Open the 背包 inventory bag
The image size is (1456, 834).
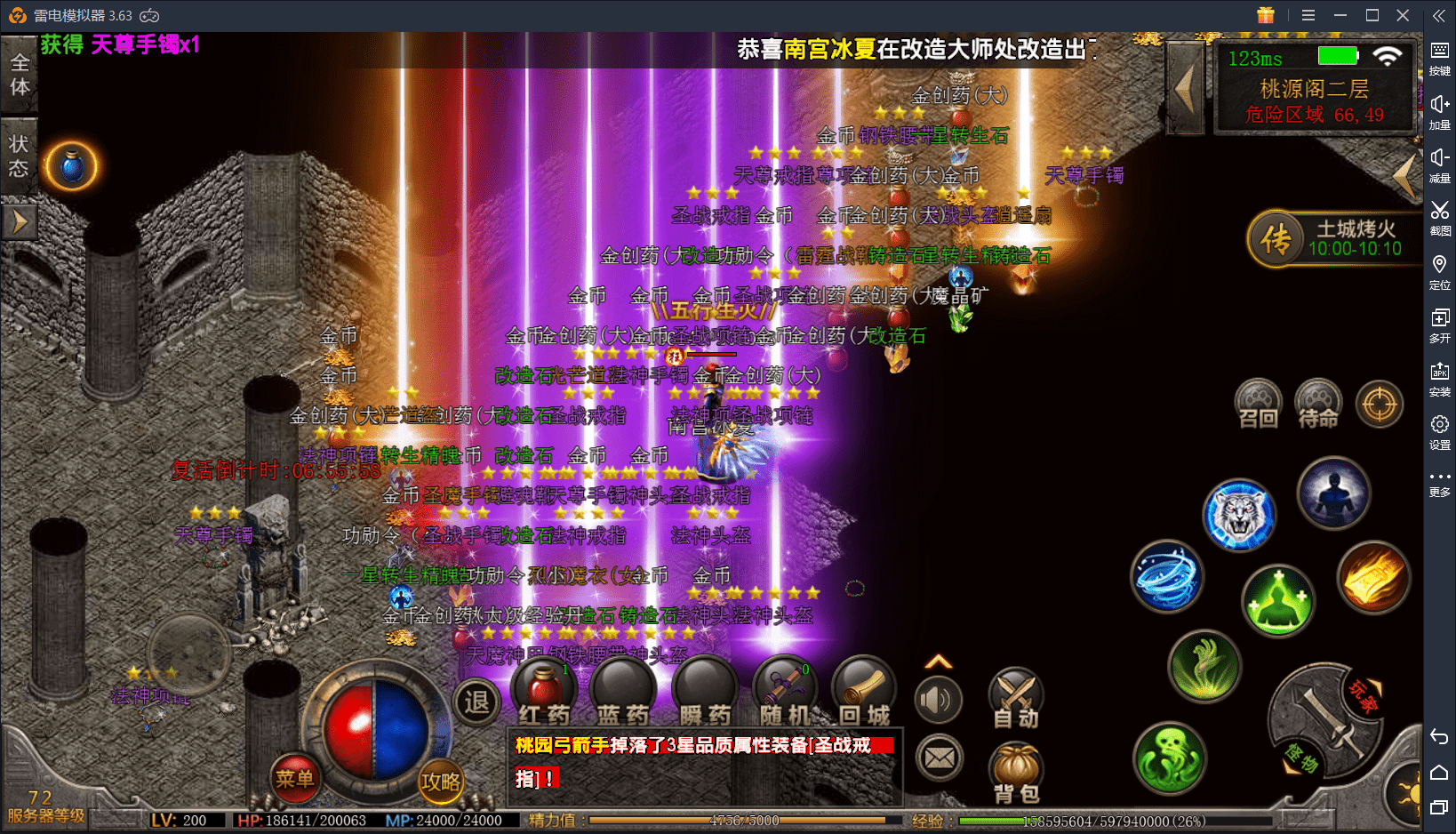tap(1015, 774)
